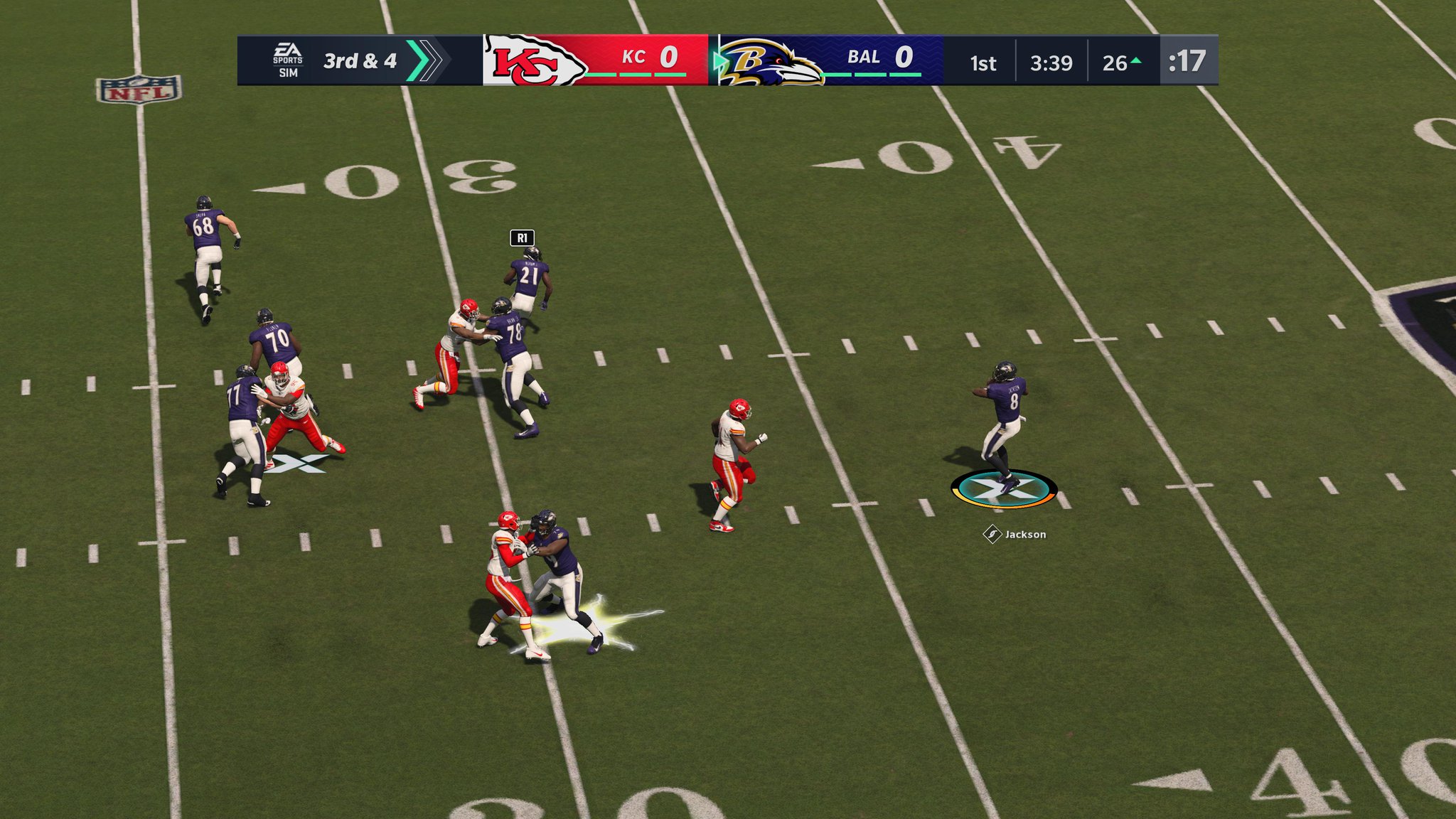The image size is (1456, 819).
Task: Click the EA Sports SIM badge
Action: point(288,60)
